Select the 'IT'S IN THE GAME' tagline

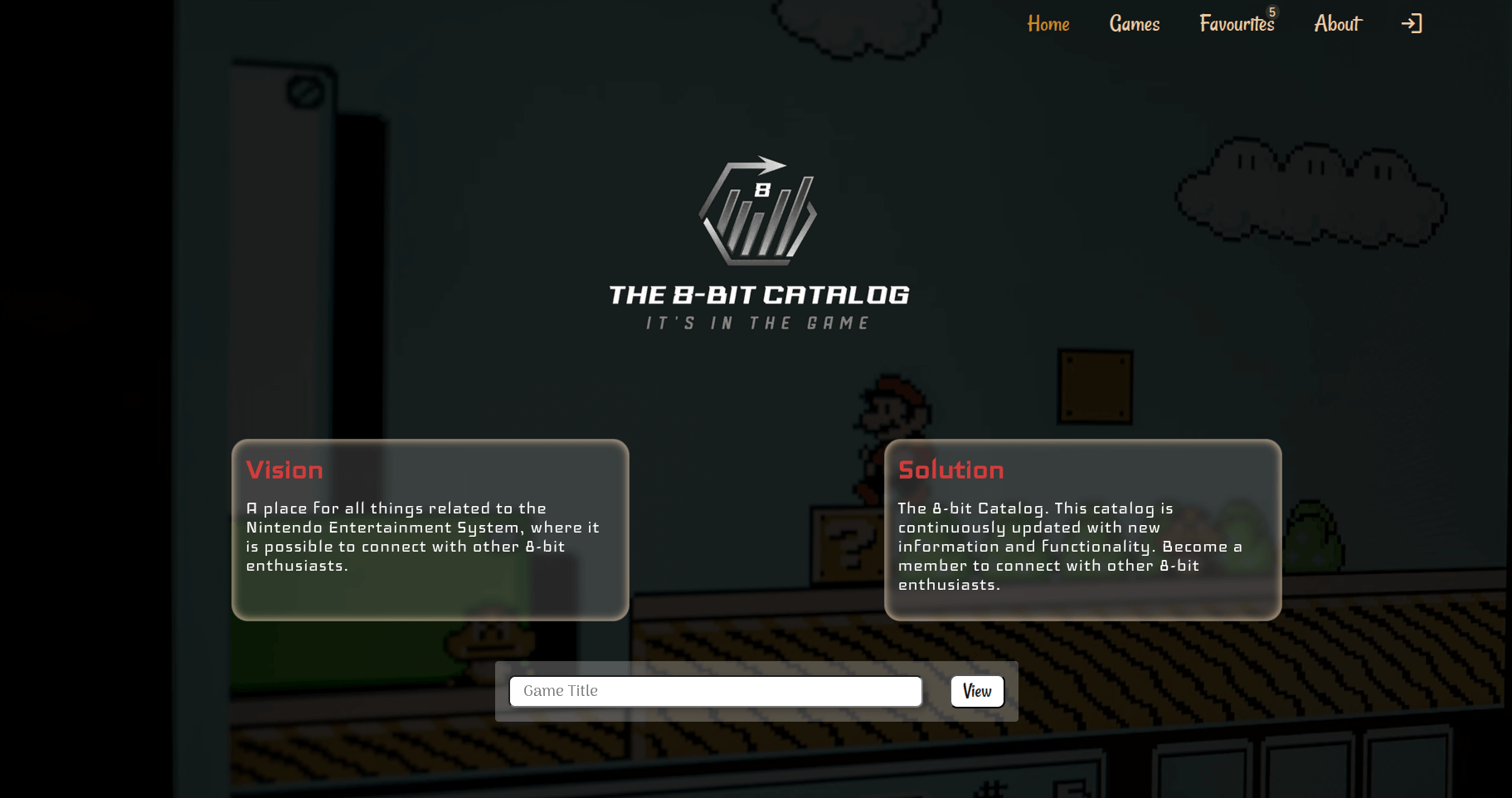757,323
